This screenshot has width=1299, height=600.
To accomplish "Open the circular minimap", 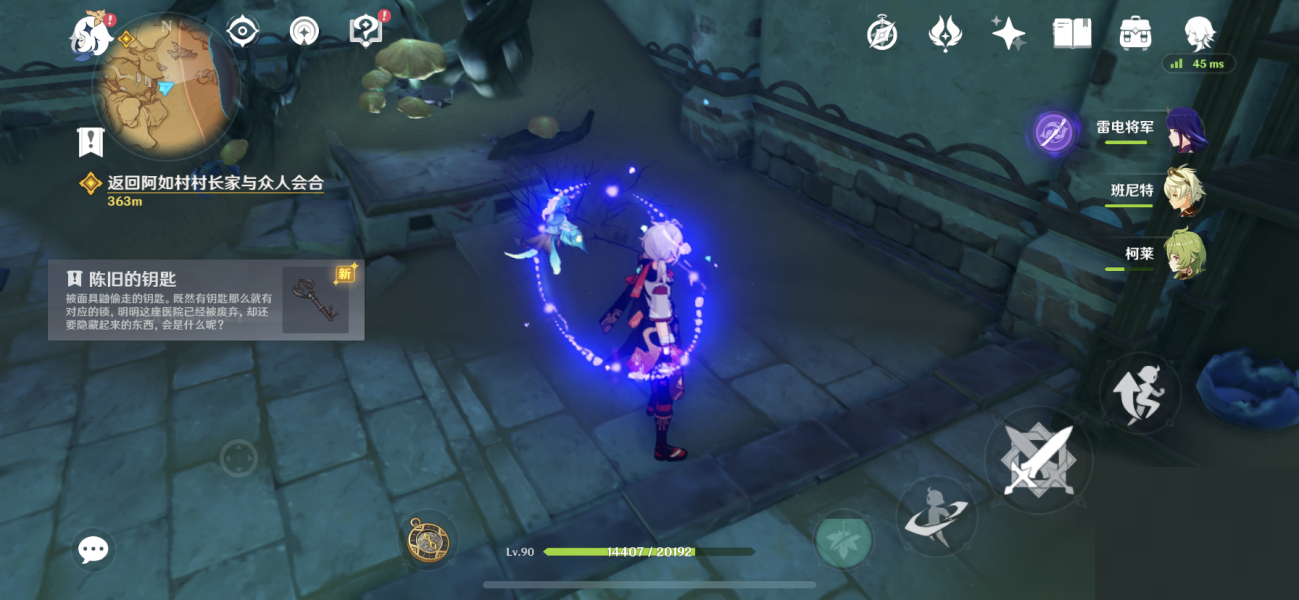I will click(164, 83).
